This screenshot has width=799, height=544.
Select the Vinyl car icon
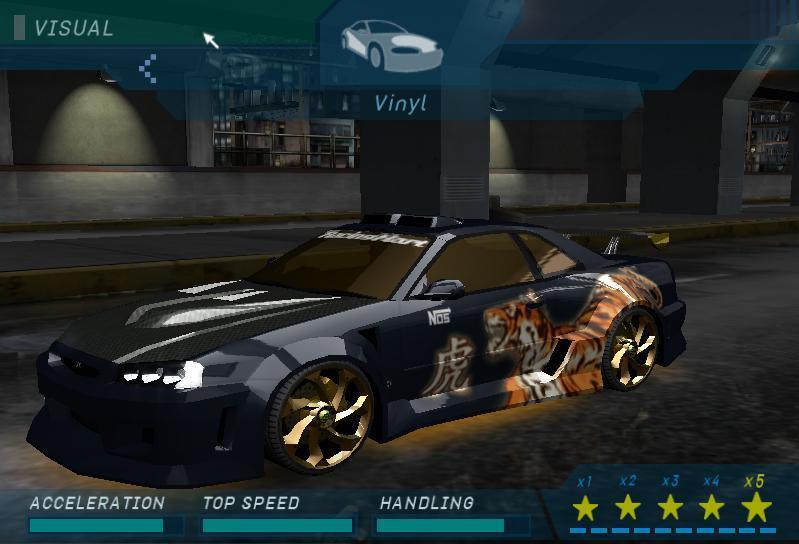[389, 41]
